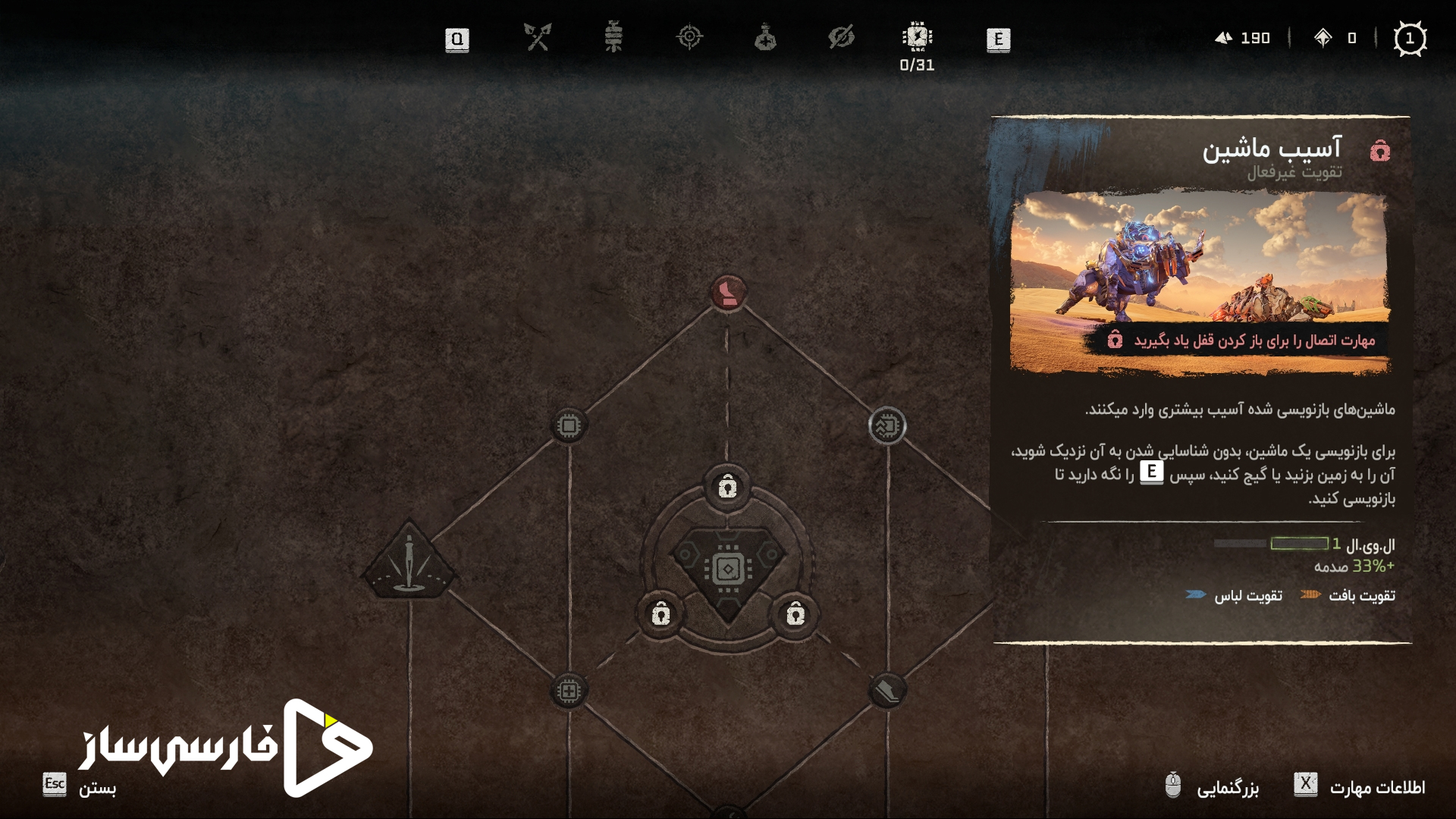Click the locked node above the central diamond
Viewport: 1456px width, 819px height.
click(727, 486)
